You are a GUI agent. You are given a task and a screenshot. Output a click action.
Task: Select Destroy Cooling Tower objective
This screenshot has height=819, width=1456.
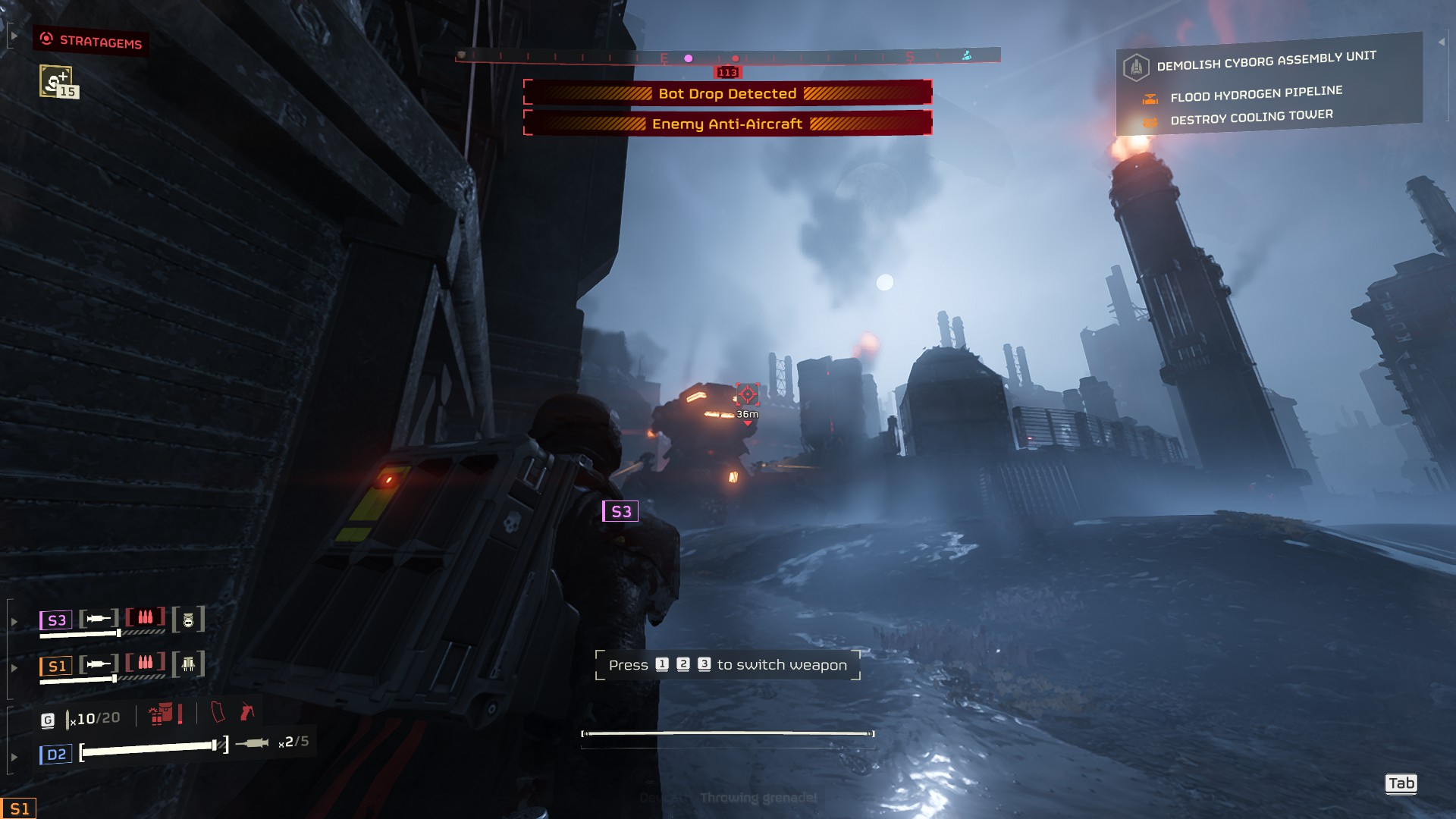click(1251, 118)
